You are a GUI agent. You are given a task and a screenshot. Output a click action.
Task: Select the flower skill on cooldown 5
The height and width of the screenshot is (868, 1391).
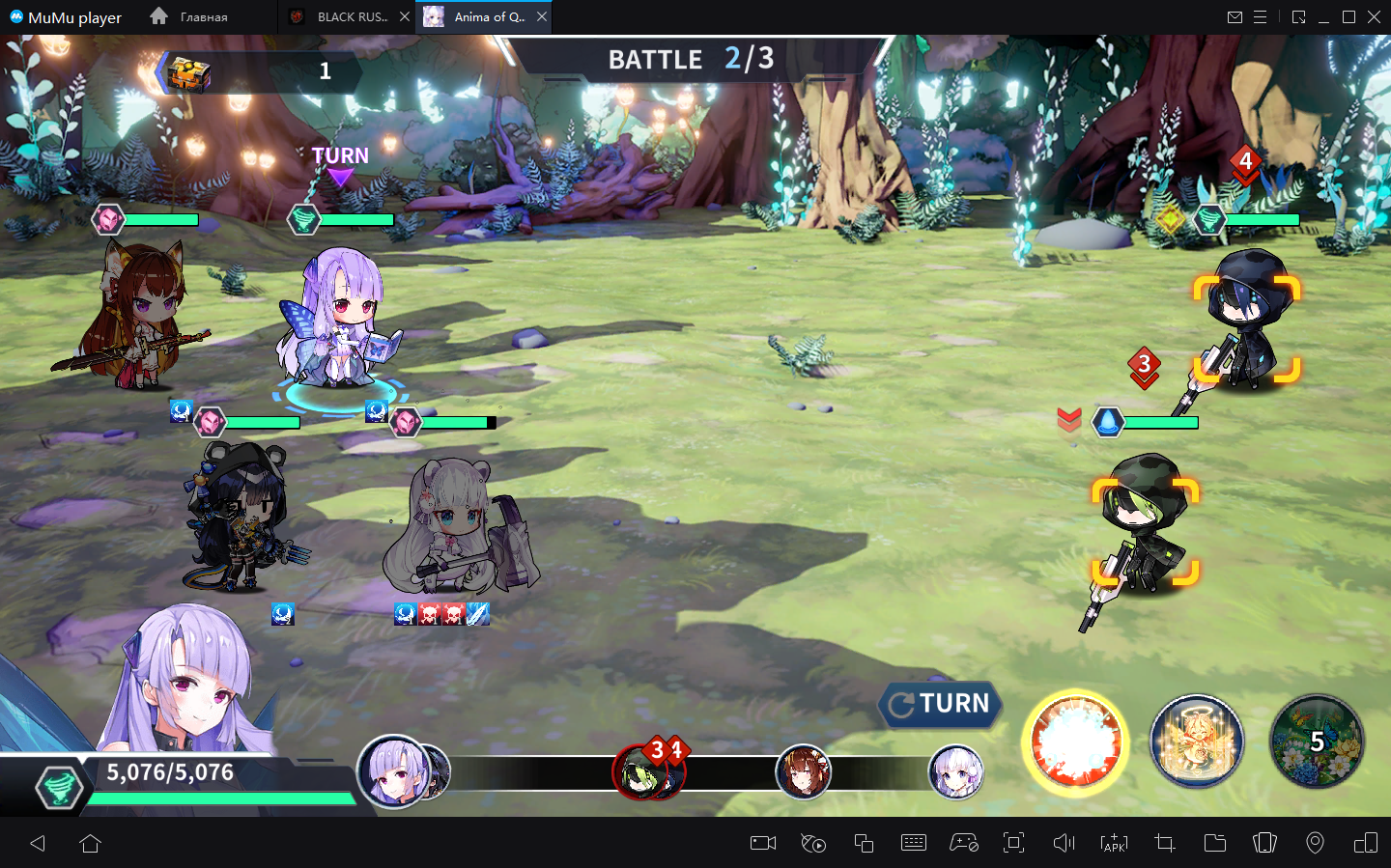click(x=1317, y=742)
